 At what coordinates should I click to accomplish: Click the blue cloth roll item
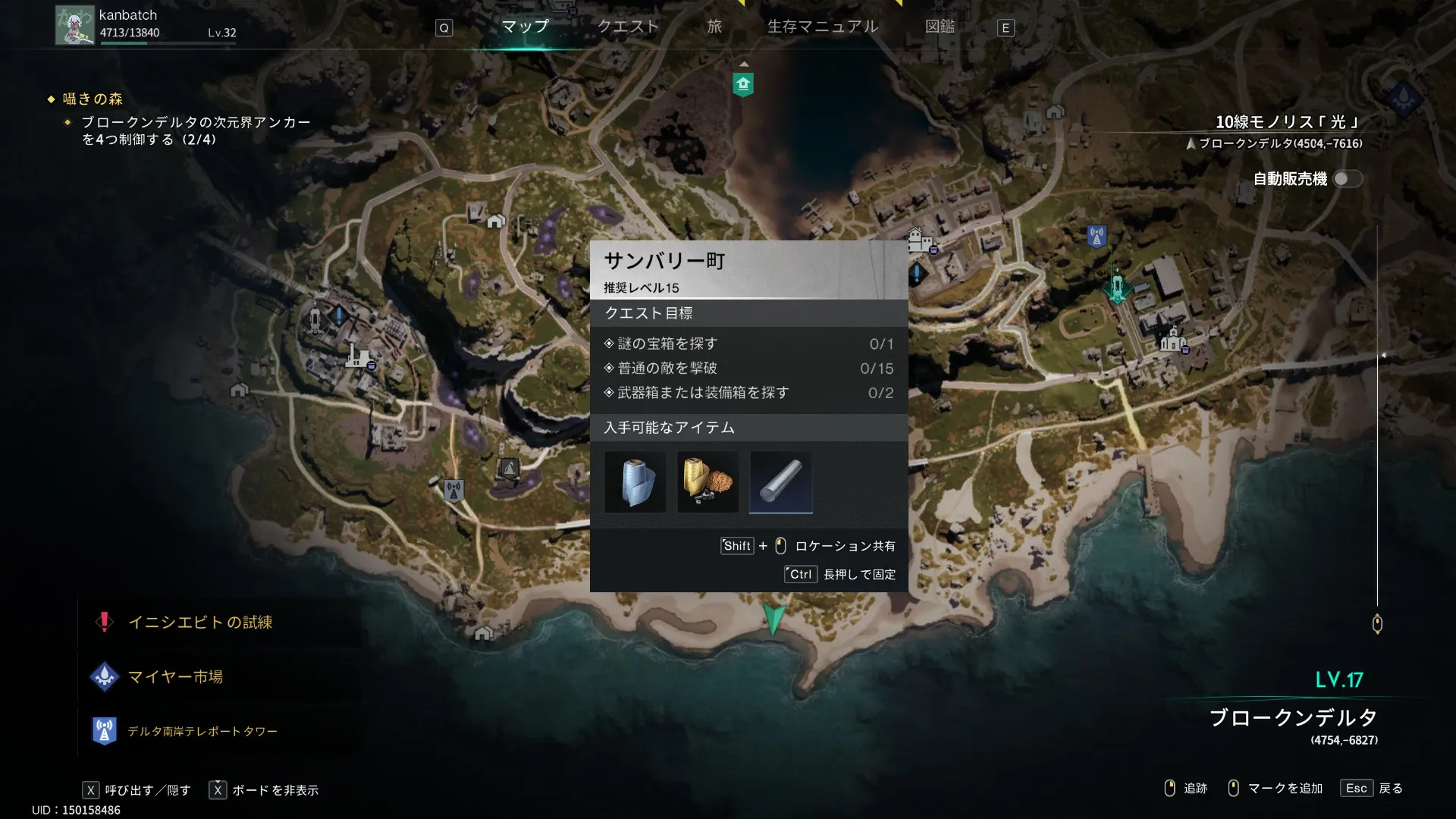[x=635, y=482]
